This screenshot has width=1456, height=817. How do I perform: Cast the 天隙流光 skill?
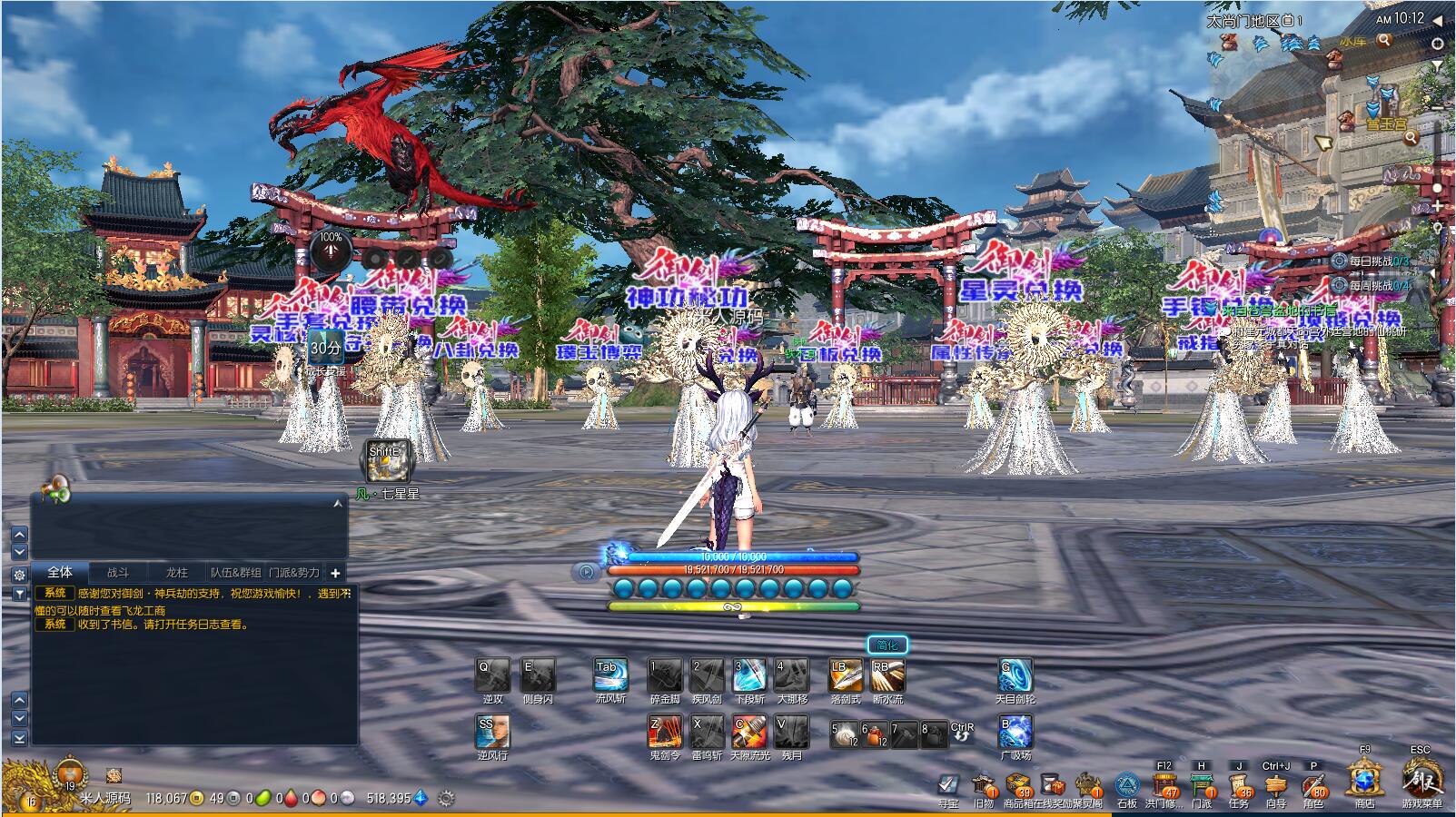click(749, 732)
